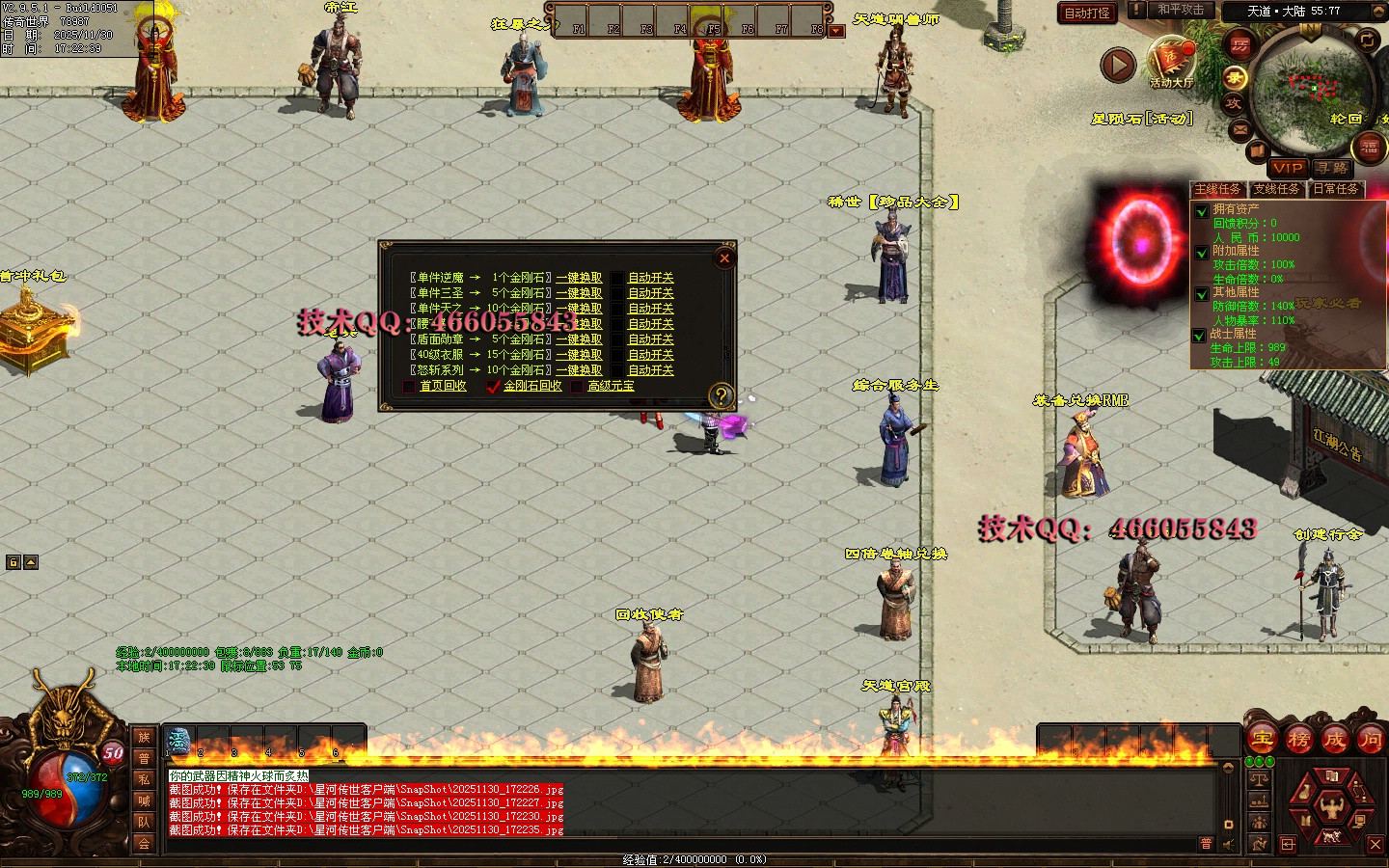Open the question mark help button
This screenshot has height=868, width=1389.
721,394
